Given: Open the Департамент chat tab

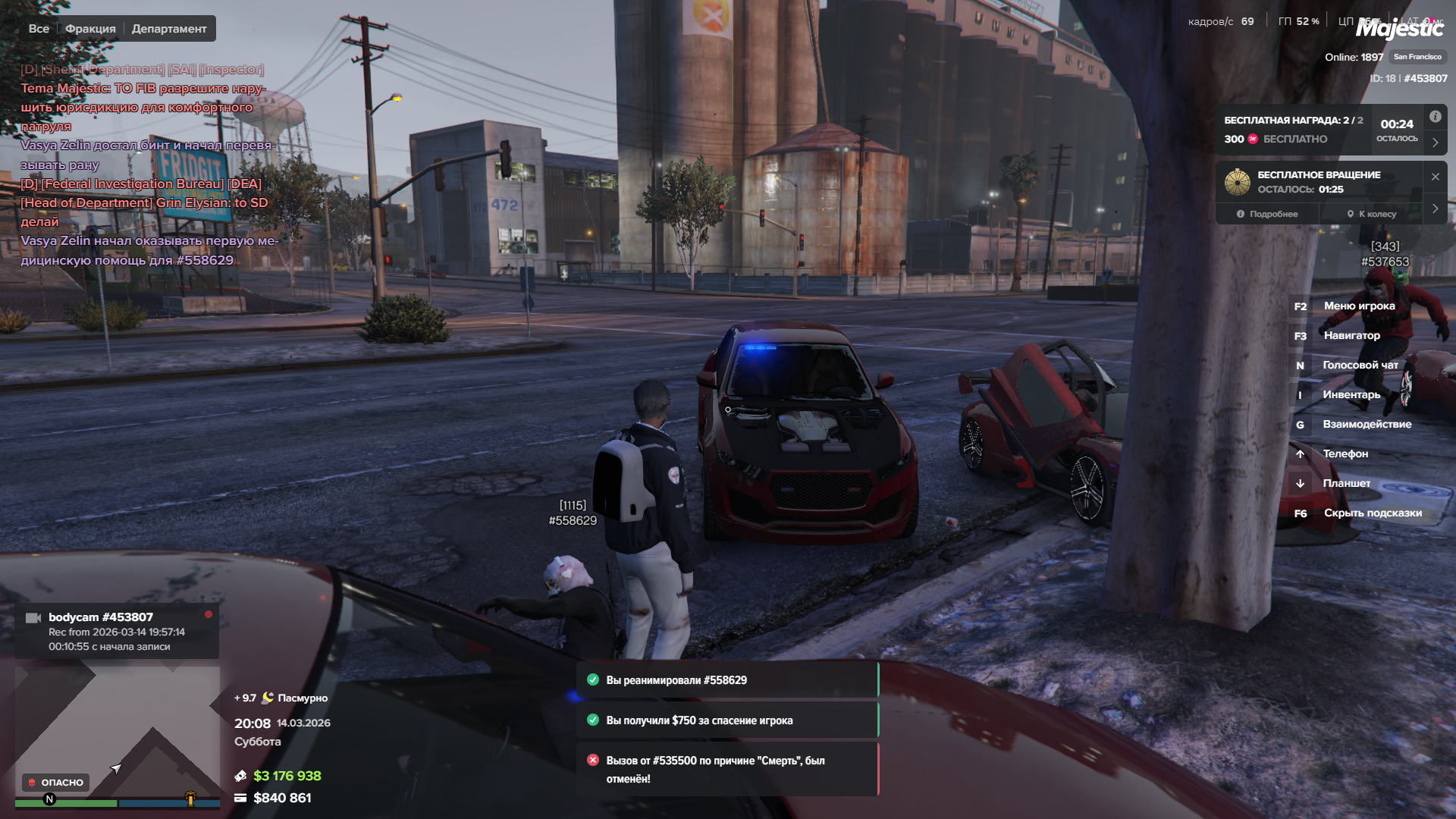Looking at the screenshot, I should [169, 29].
